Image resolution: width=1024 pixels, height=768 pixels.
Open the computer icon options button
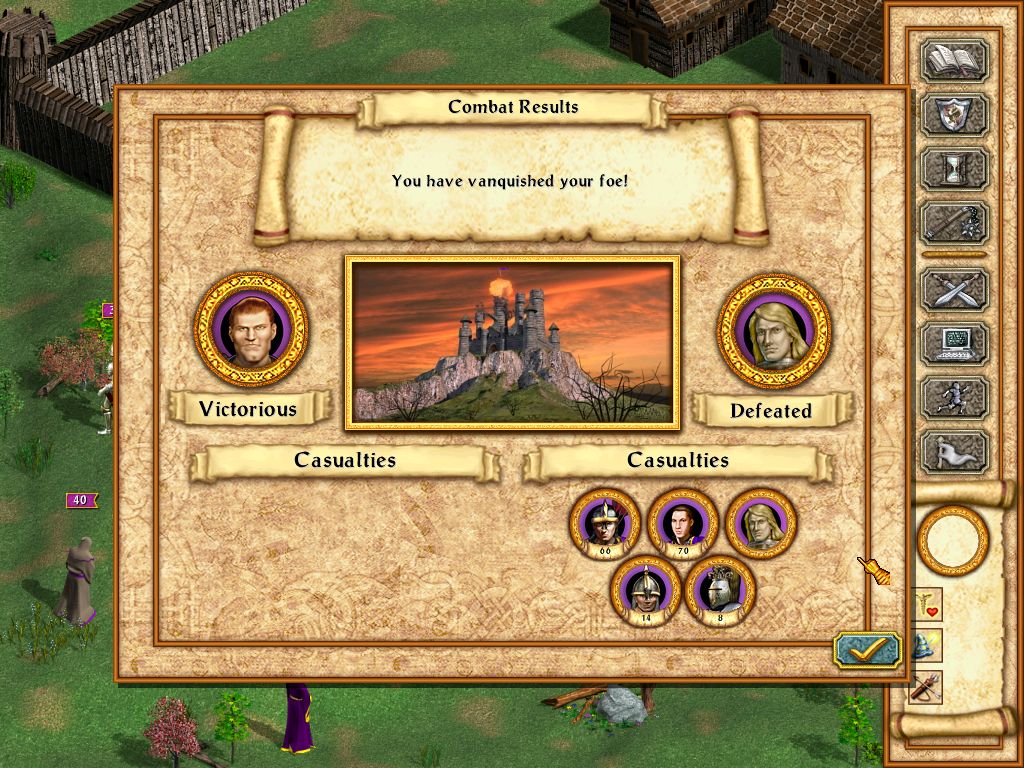(x=954, y=343)
